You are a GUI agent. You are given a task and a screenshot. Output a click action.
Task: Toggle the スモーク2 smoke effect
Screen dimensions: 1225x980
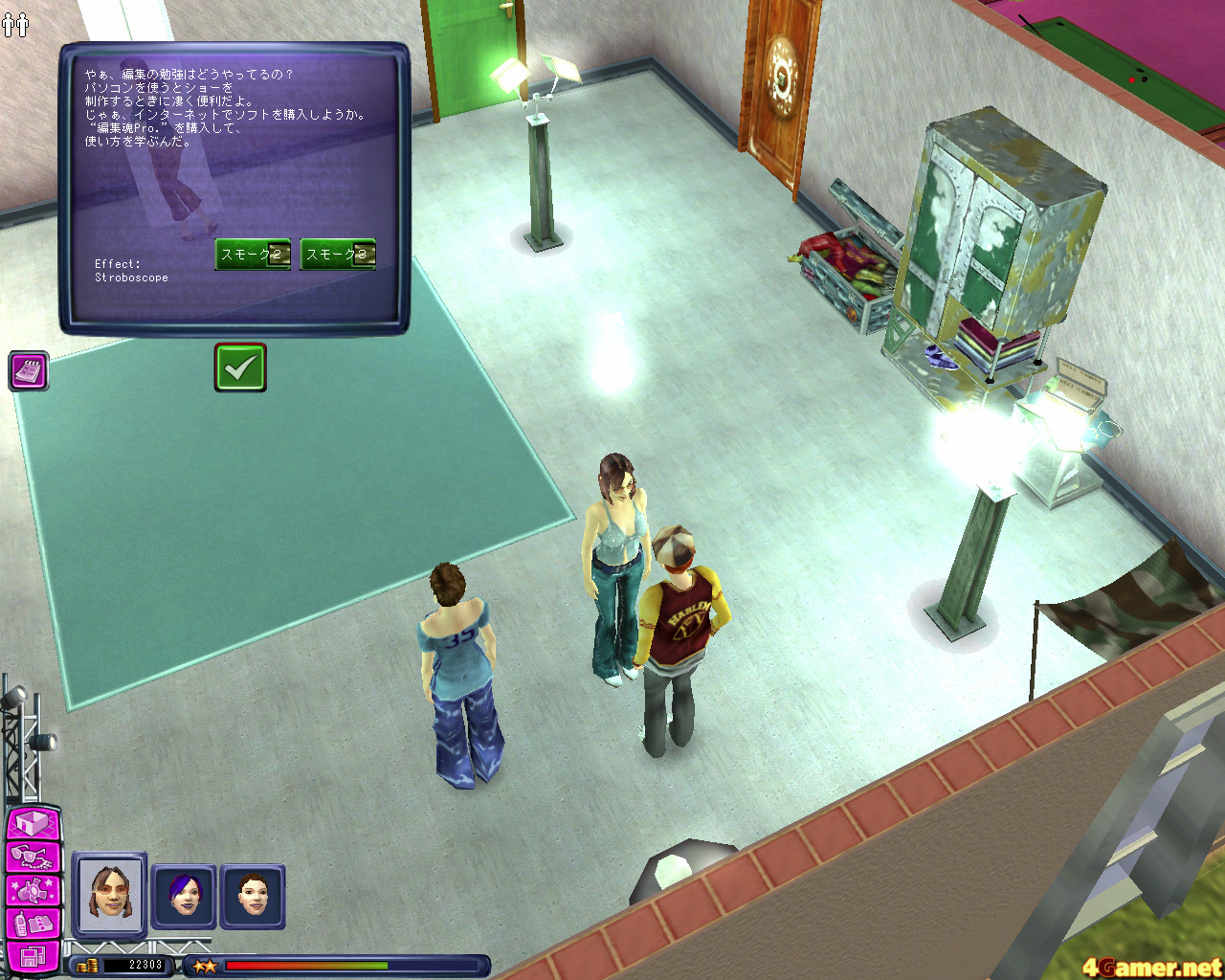(252, 255)
